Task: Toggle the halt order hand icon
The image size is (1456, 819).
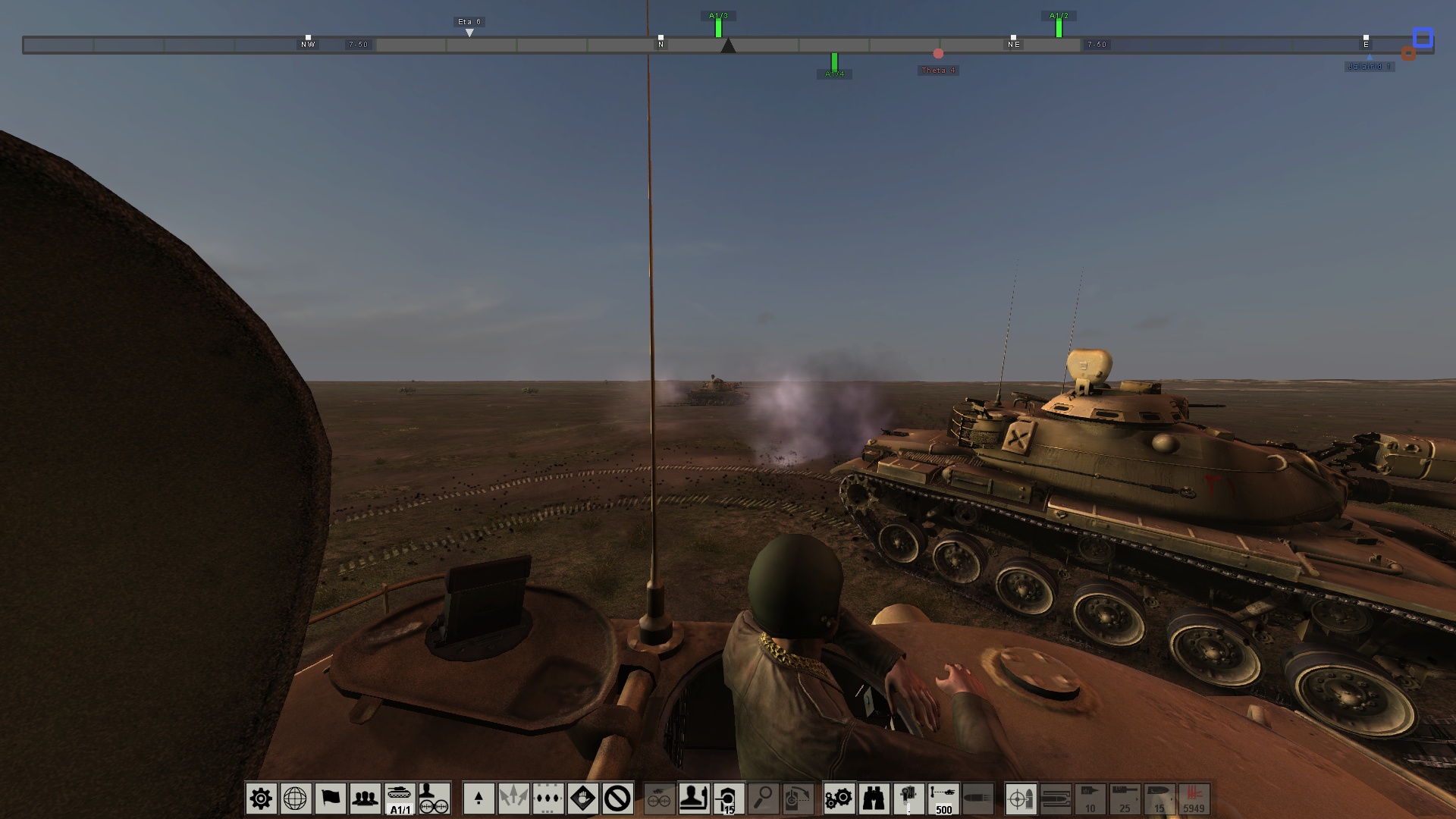Action: coord(584,799)
